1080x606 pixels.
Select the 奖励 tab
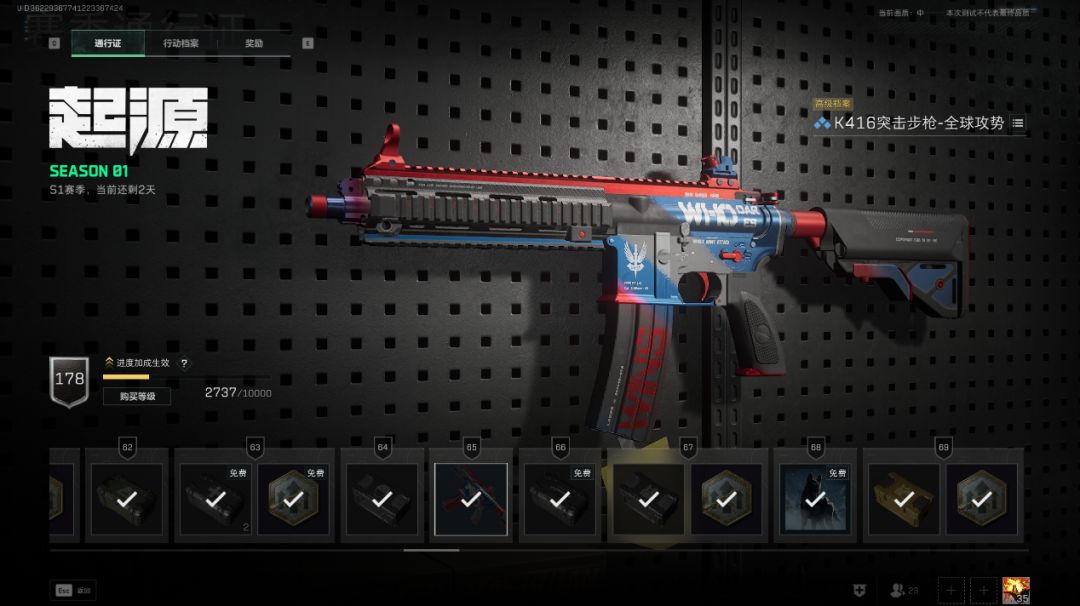[254, 44]
